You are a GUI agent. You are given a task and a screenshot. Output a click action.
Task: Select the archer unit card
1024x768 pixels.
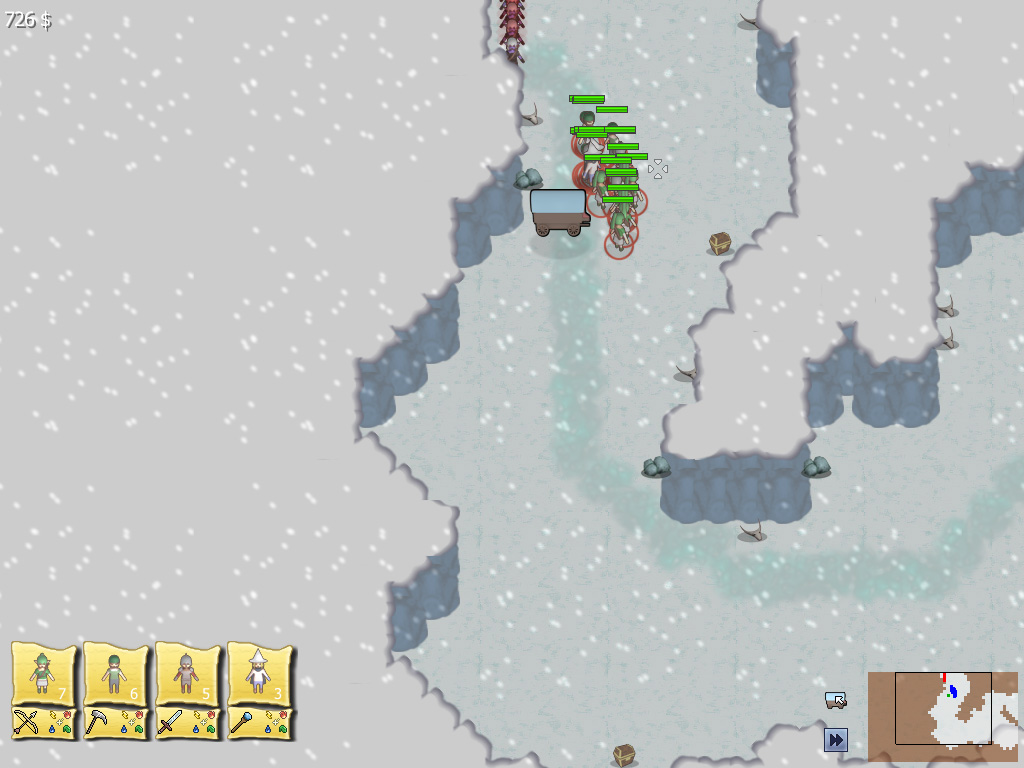coord(43,674)
